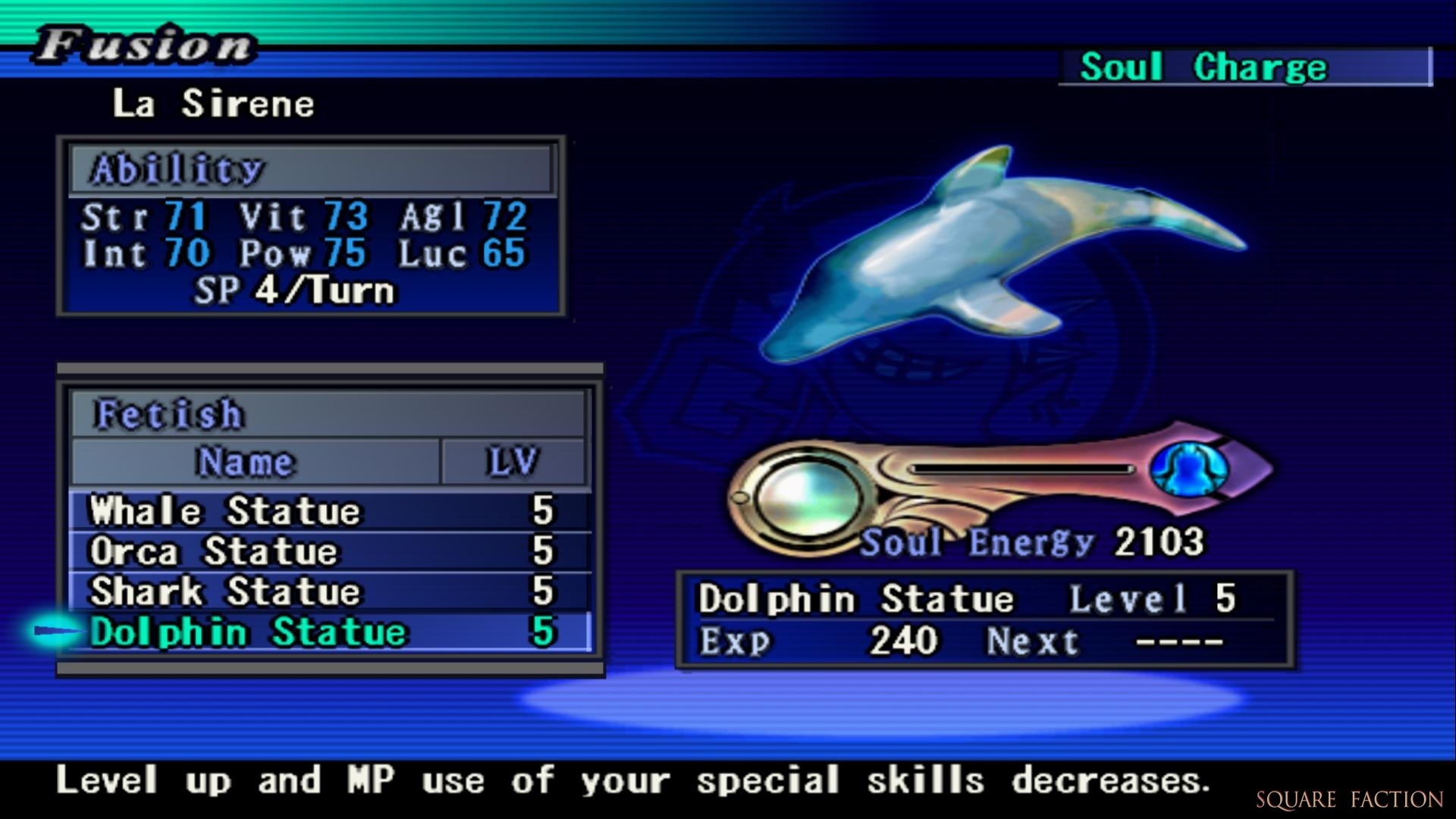1456x819 pixels.
Task: Open the Soul Charge tab
Action: [1203, 67]
